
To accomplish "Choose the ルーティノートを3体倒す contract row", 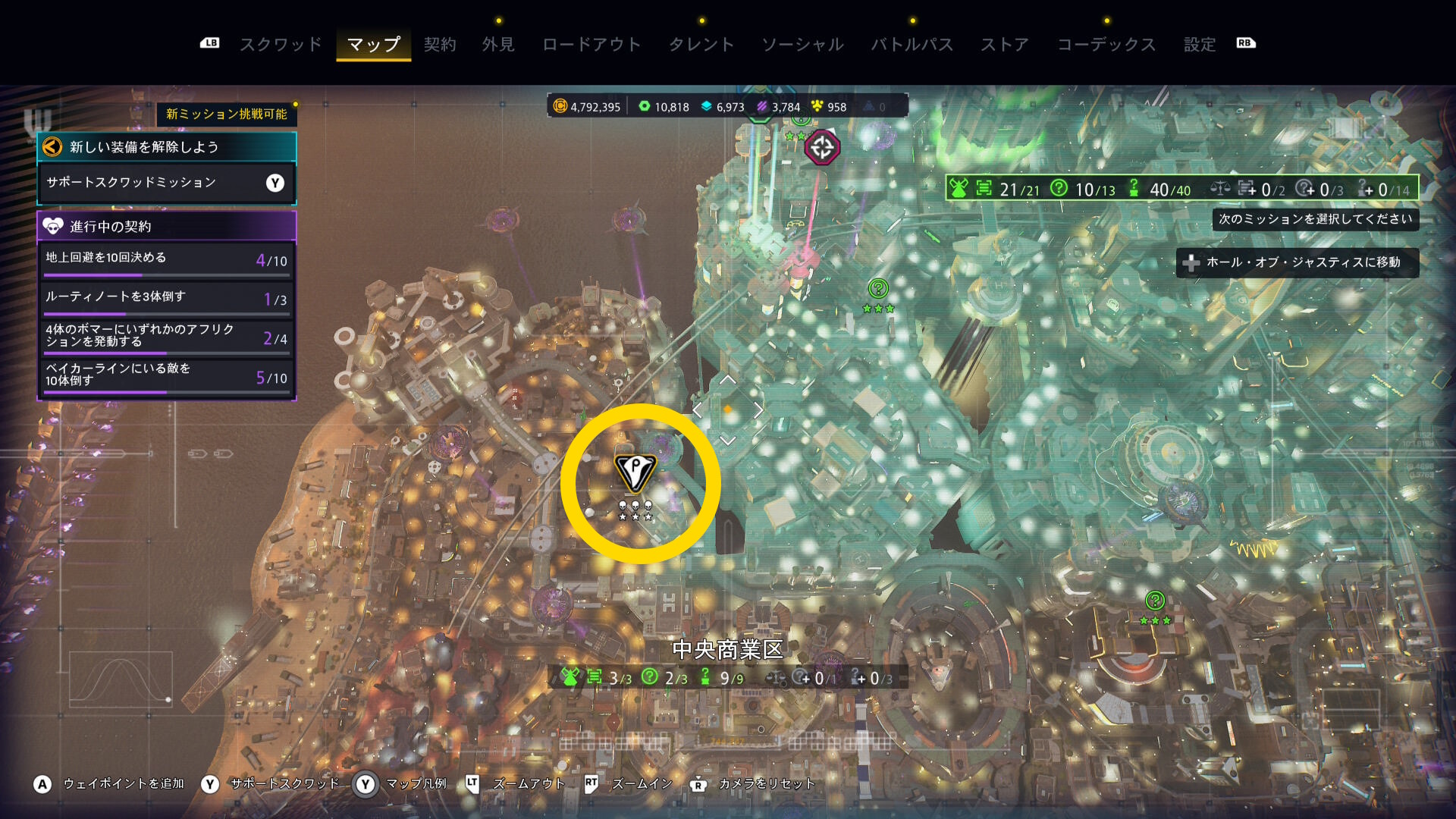I will (166, 298).
